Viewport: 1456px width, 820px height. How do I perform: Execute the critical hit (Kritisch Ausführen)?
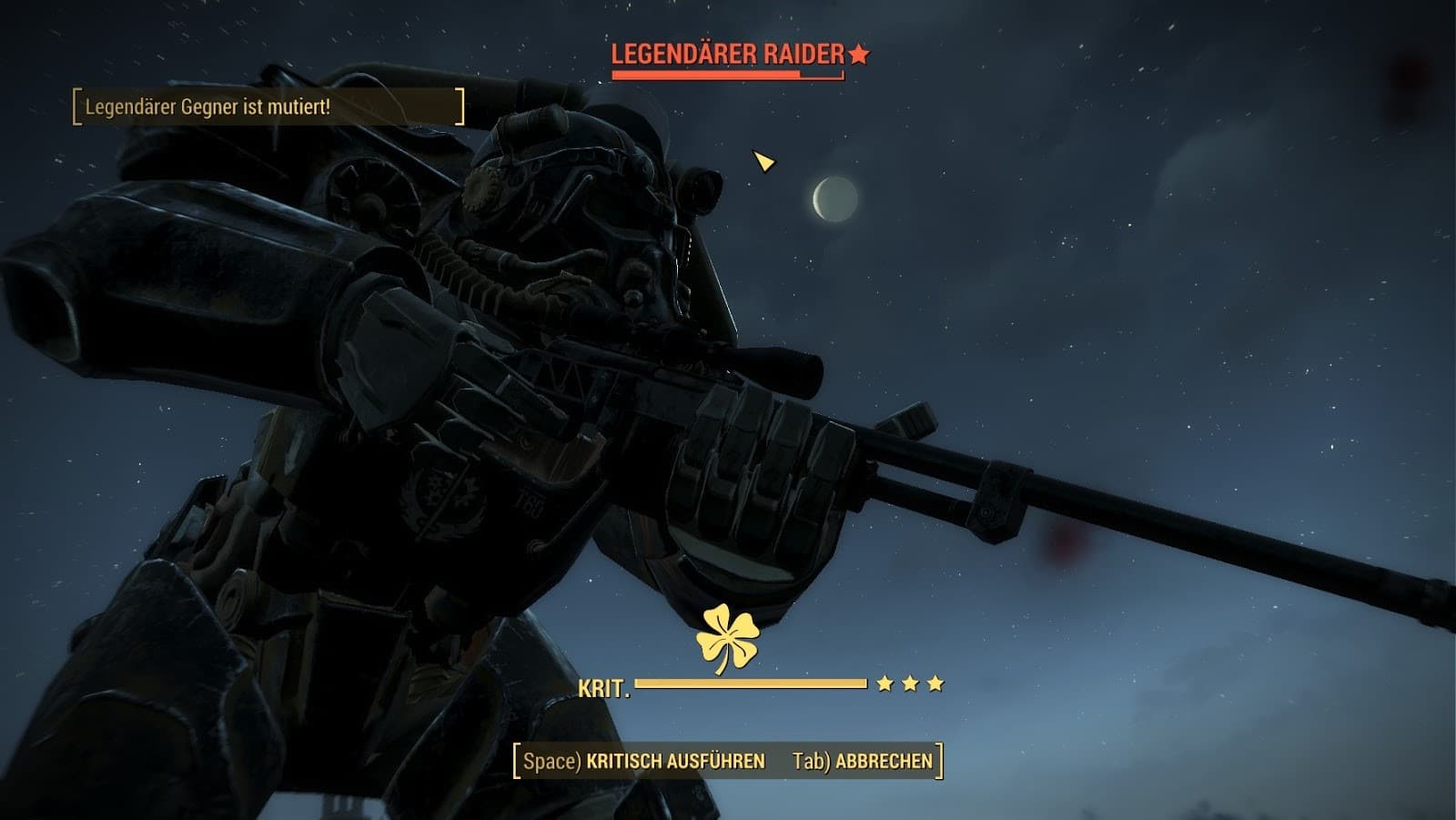click(x=644, y=761)
